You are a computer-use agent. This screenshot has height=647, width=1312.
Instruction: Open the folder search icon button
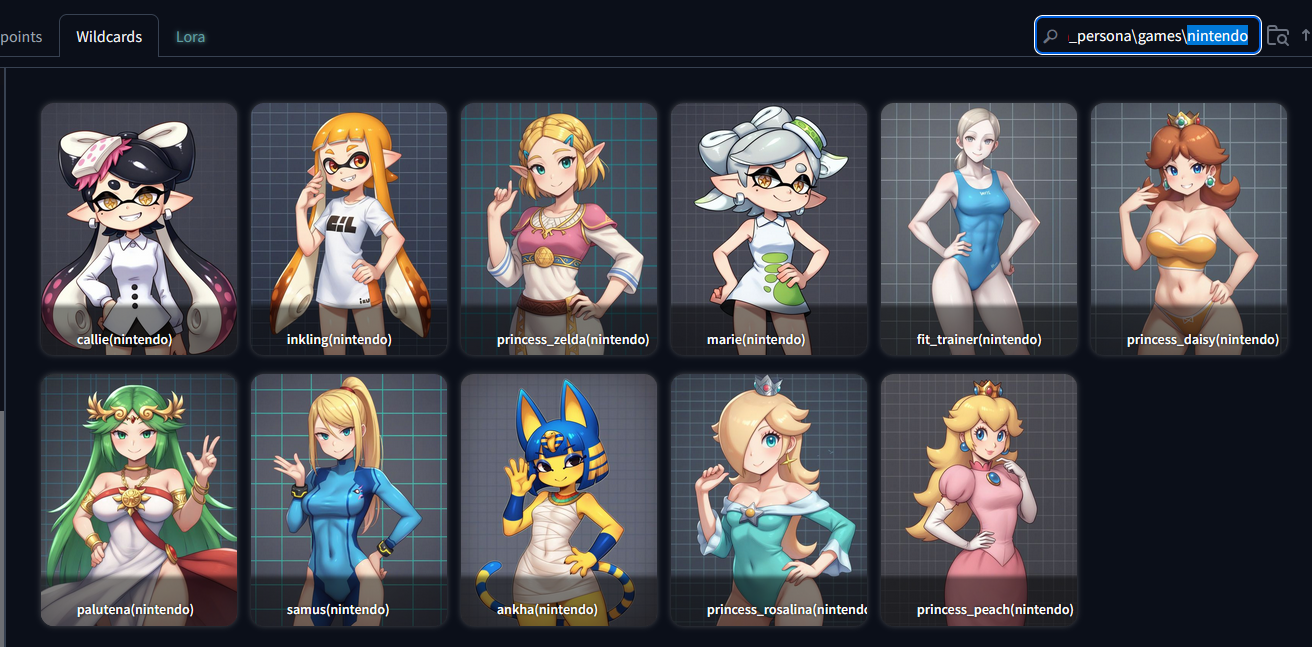click(1277, 36)
